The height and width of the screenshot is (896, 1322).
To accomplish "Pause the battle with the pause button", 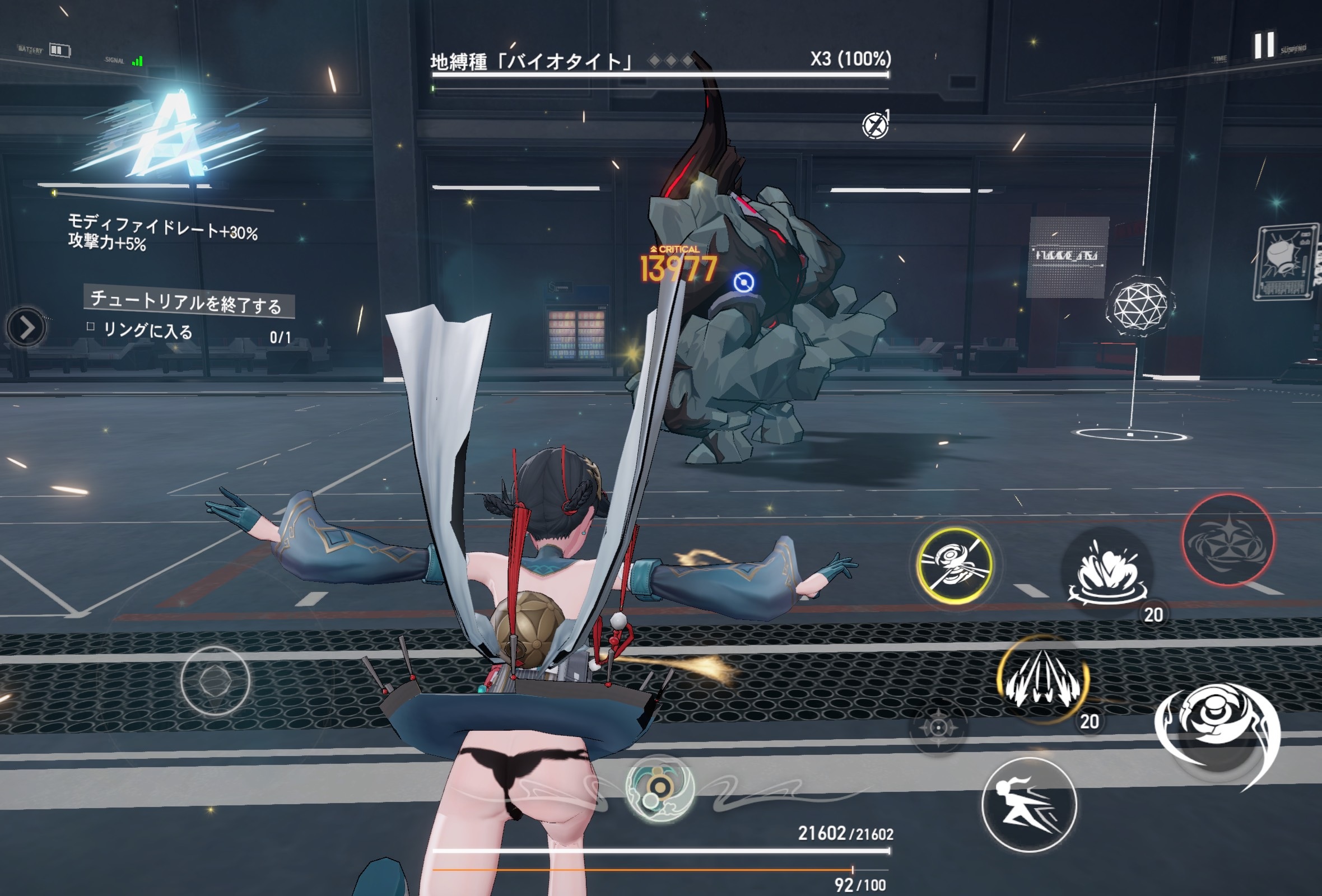I will tap(1264, 45).
